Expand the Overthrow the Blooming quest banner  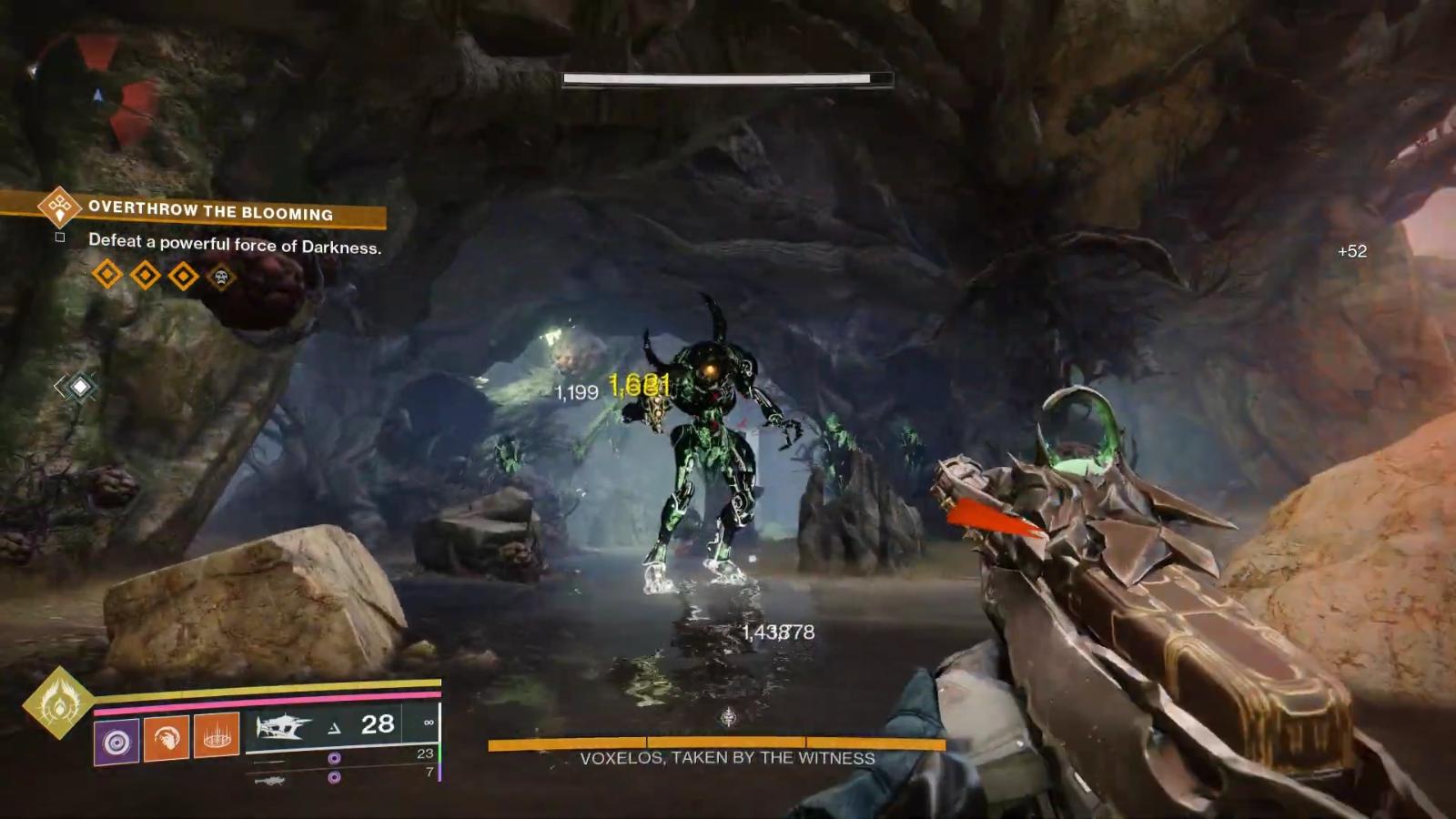[x=209, y=210]
